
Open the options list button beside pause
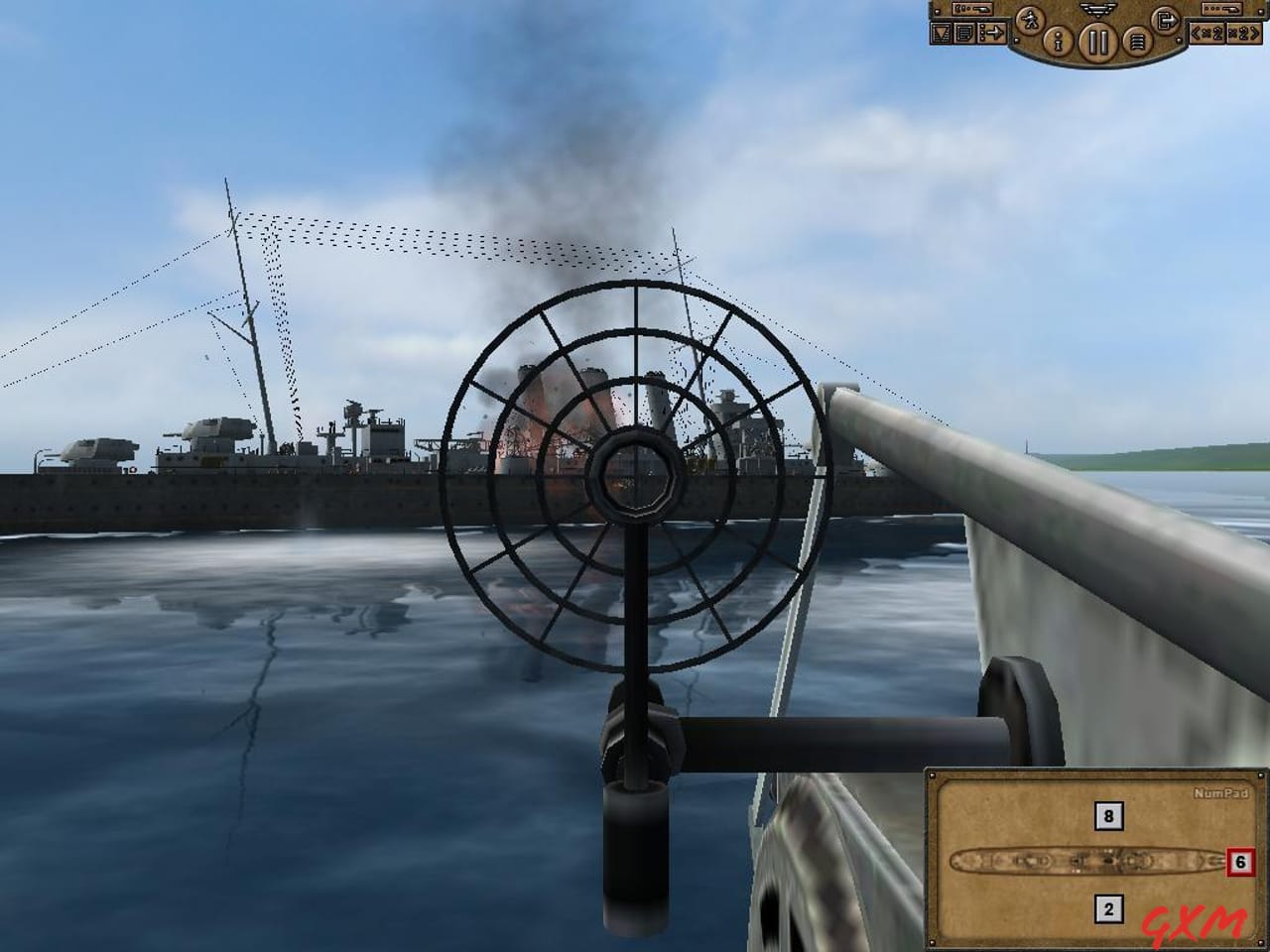(1137, 40)
